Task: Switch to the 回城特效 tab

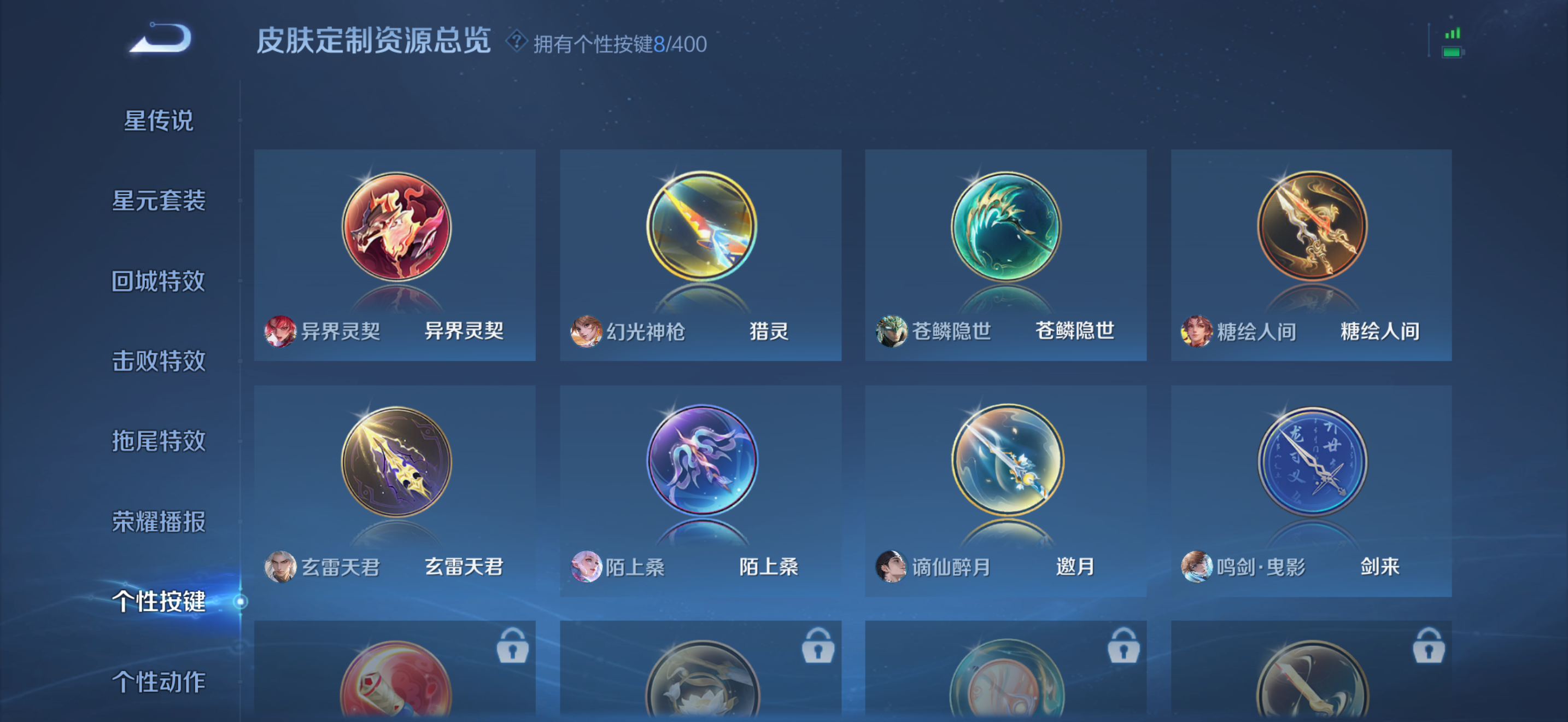Action: [x=160, y=281]
